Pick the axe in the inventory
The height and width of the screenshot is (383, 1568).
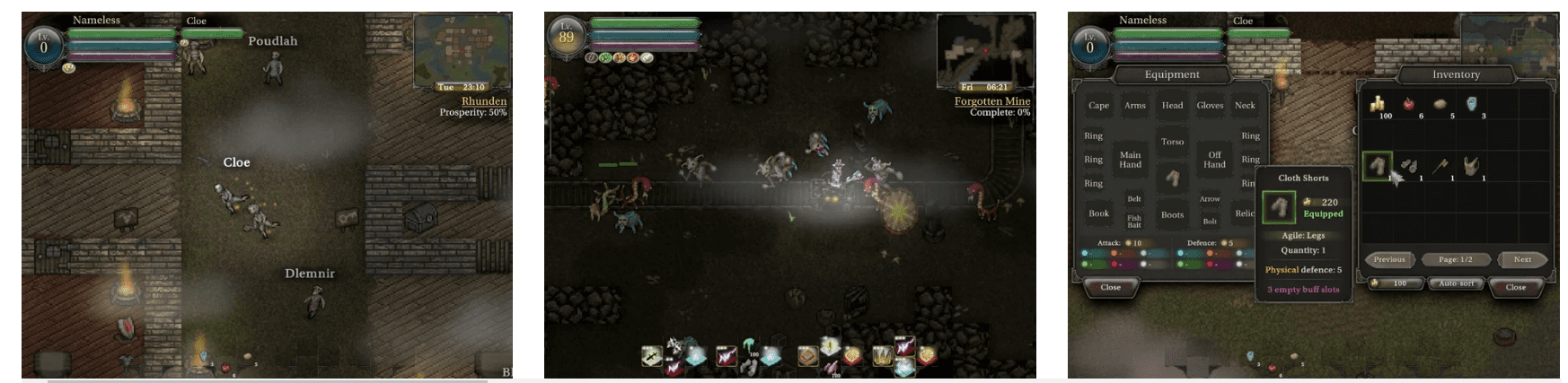(1440, 166)
